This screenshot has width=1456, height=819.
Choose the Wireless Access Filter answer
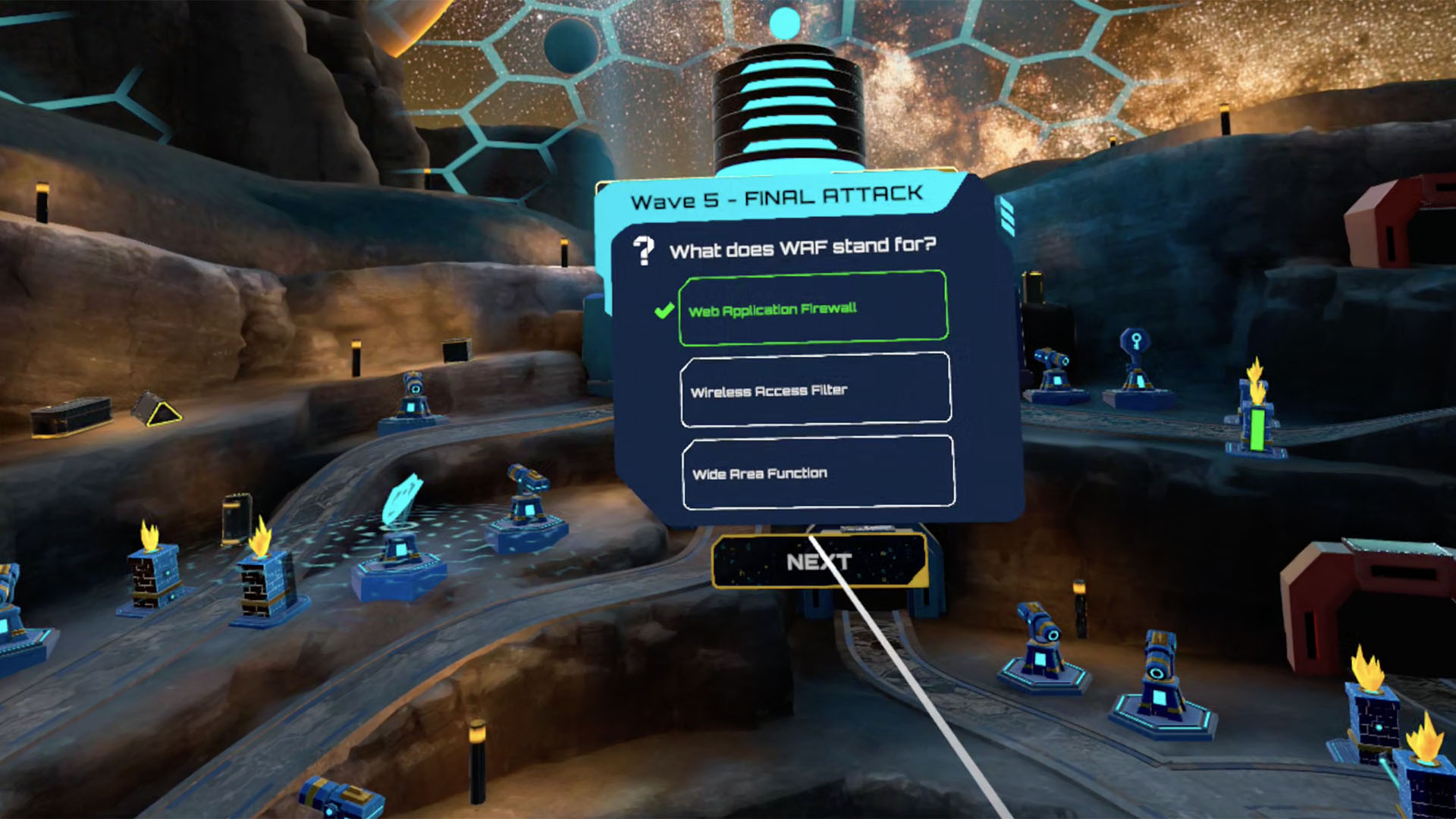[815, 390]
